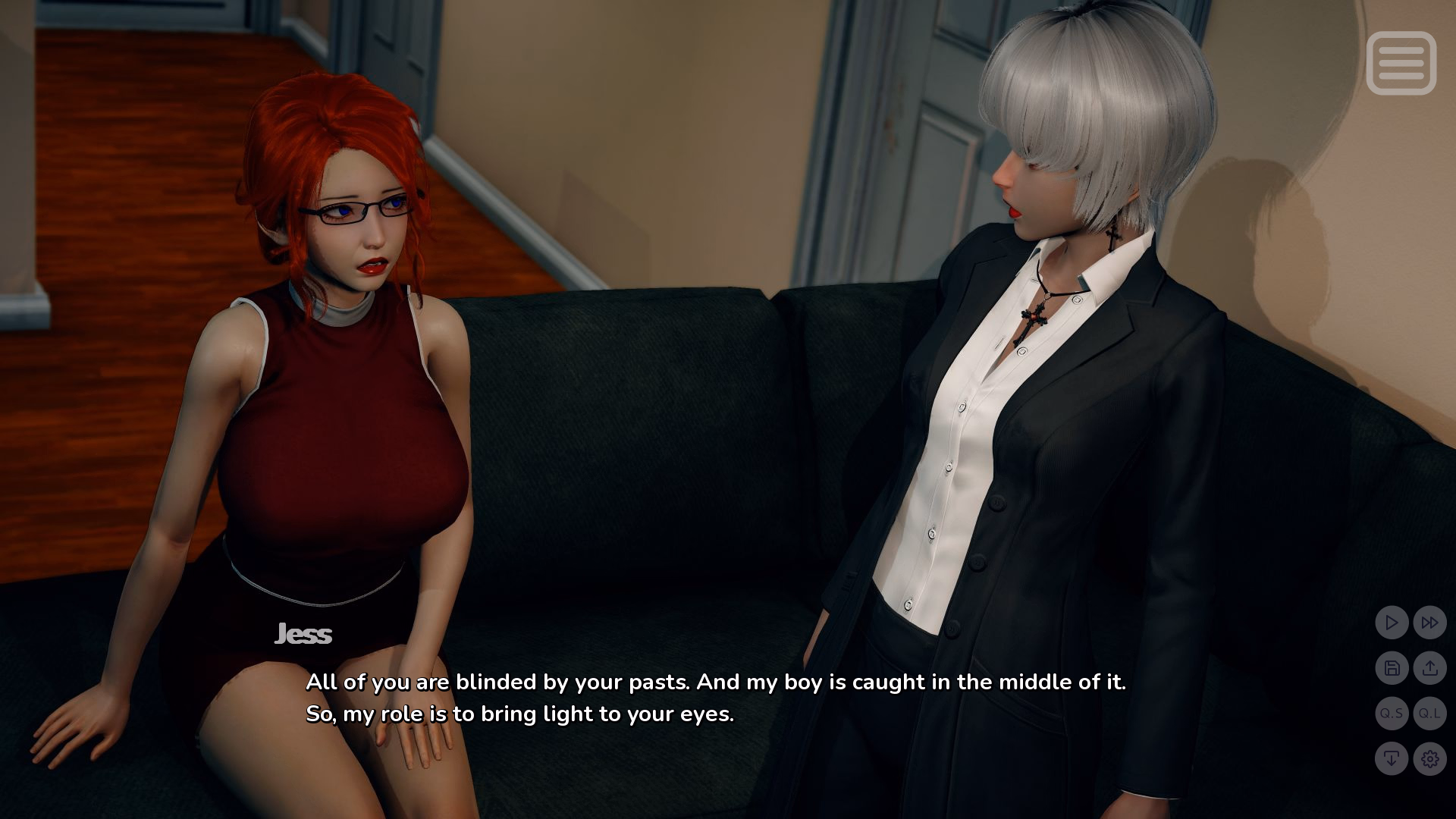Open the save screen via floppy disk icon
The width and height of the screenshot is (1456, 819).
coord(1392,668)
